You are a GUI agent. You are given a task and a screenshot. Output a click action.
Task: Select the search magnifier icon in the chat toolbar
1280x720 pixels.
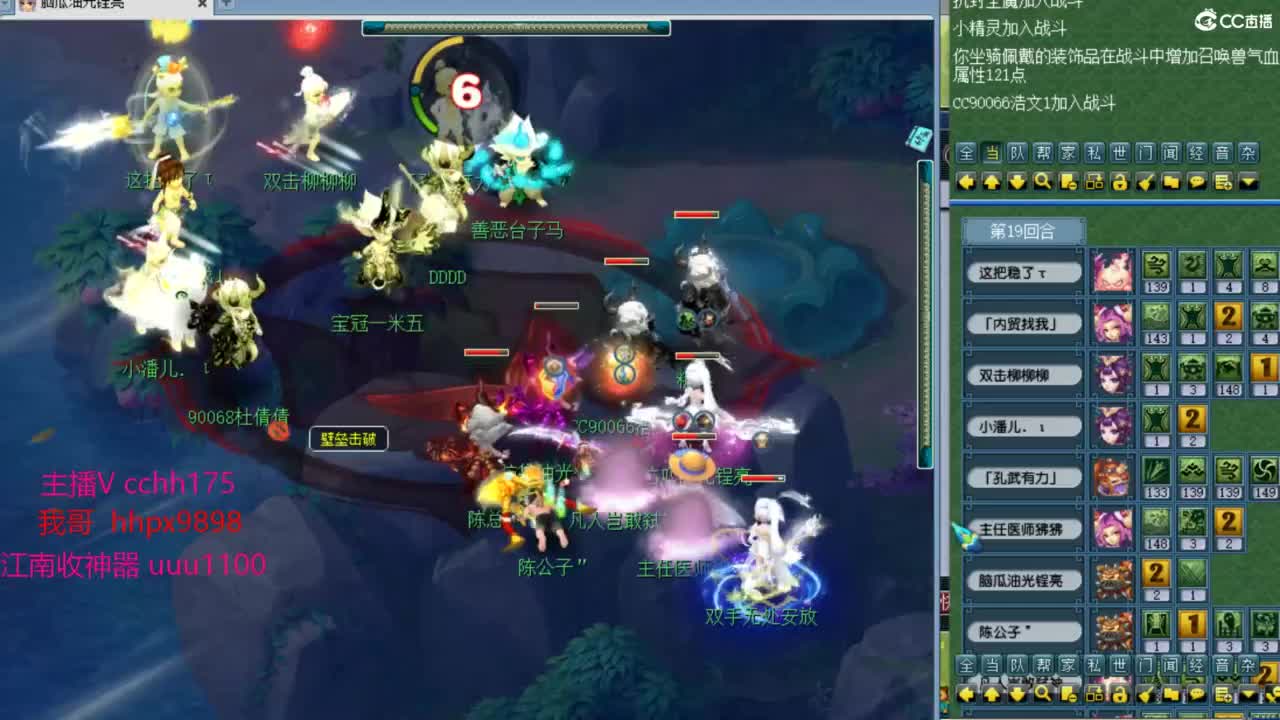click(1043, 183)
